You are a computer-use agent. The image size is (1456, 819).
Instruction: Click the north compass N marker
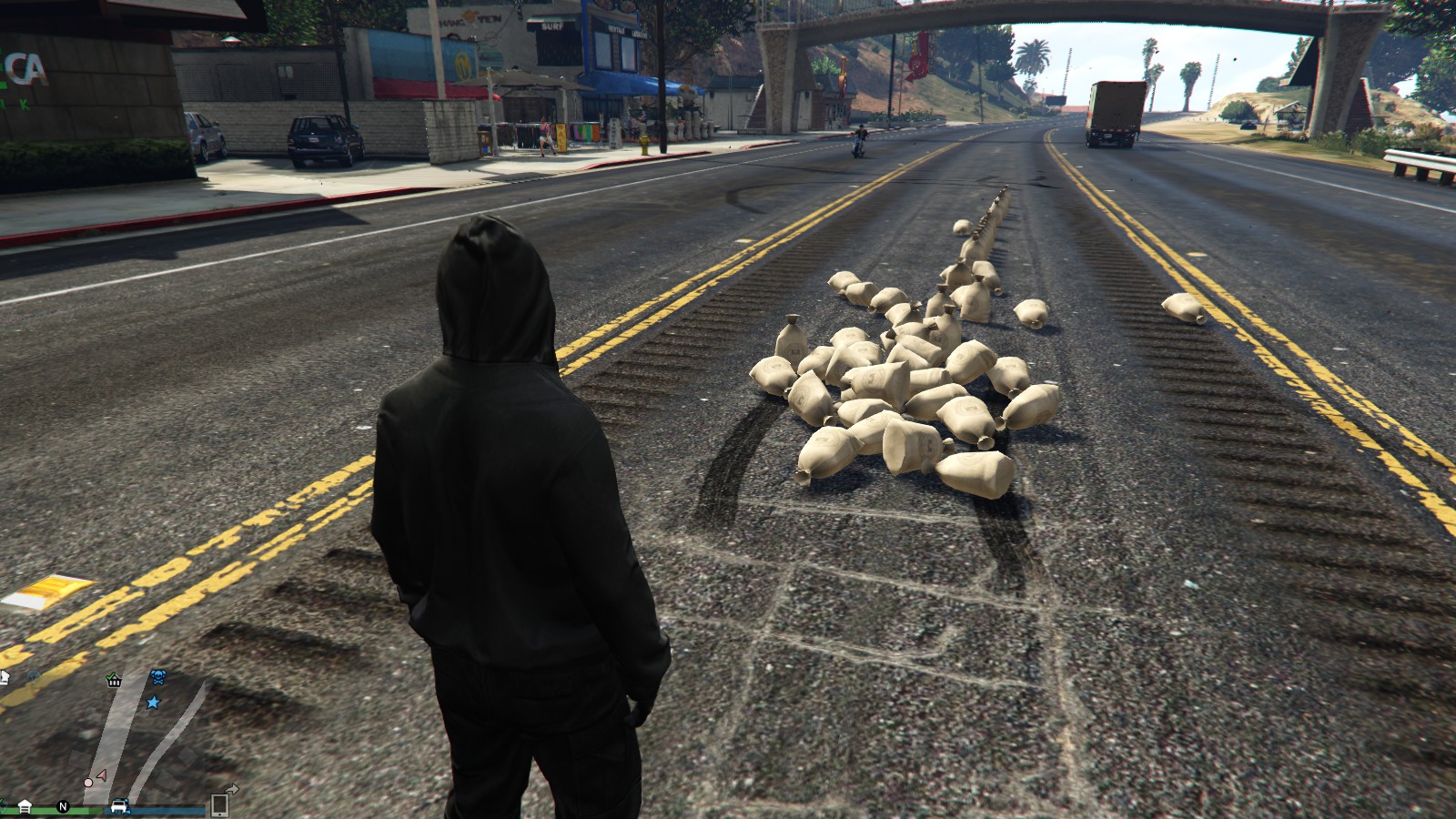(x=63, y=806)
